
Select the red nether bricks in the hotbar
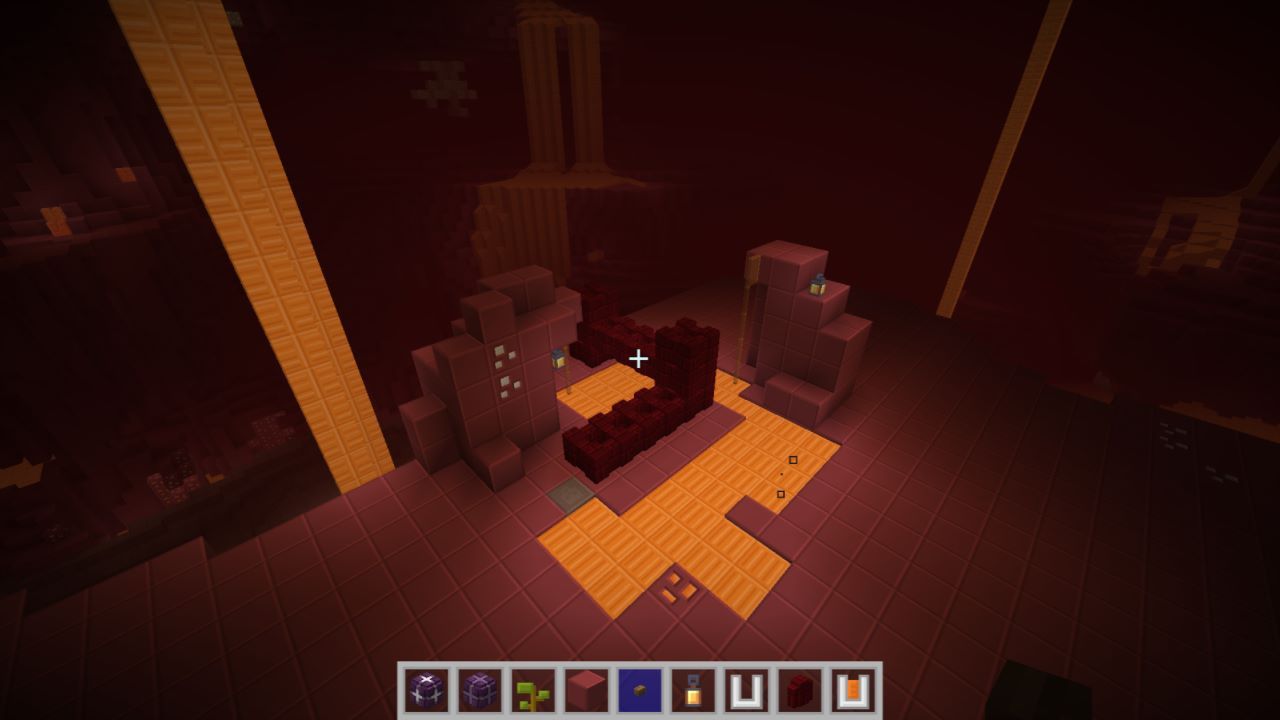point(797,690)
